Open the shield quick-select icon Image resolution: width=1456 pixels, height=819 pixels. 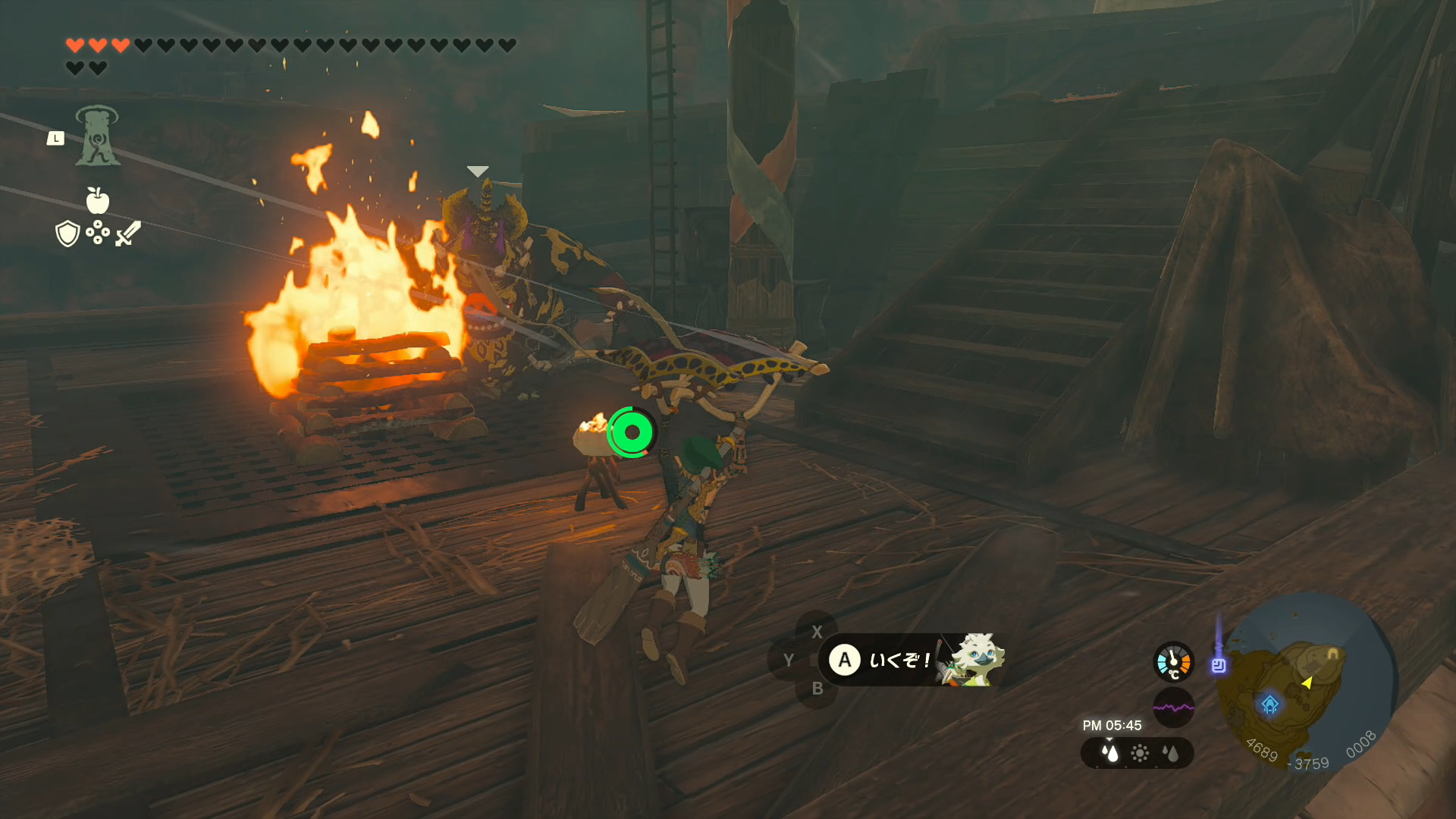[x=67, y=234]
